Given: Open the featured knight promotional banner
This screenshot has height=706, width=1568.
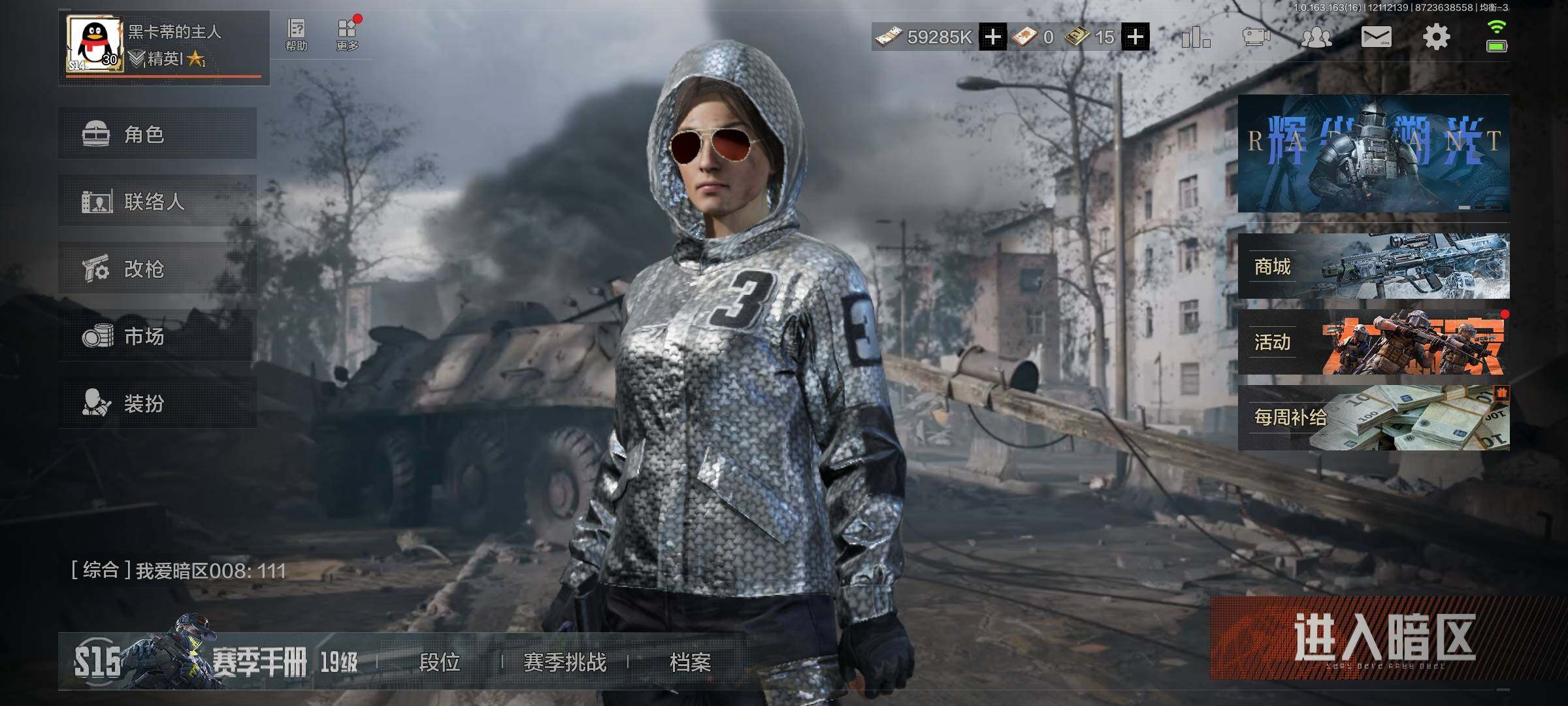Looking at the screenshot, I should (1373, 154).
